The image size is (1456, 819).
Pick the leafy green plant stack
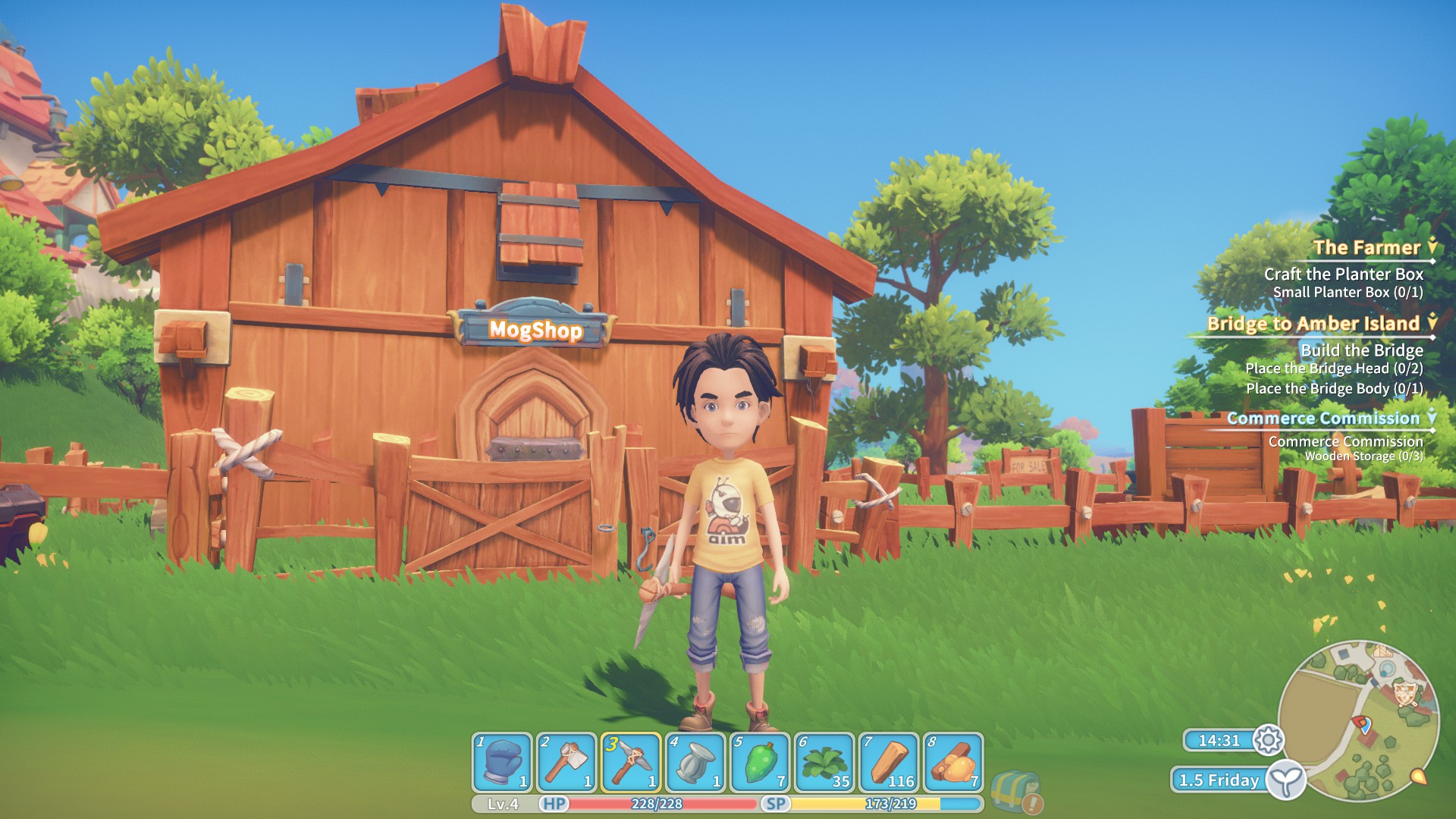[x=824, y=762]
